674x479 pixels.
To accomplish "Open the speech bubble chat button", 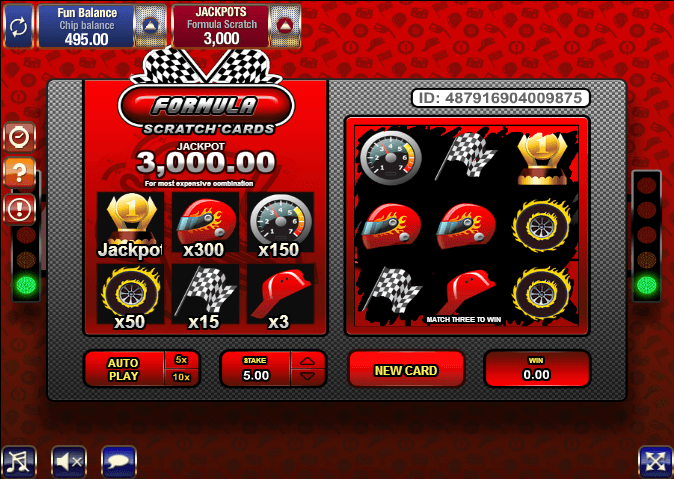I will [x=119, y=461].
